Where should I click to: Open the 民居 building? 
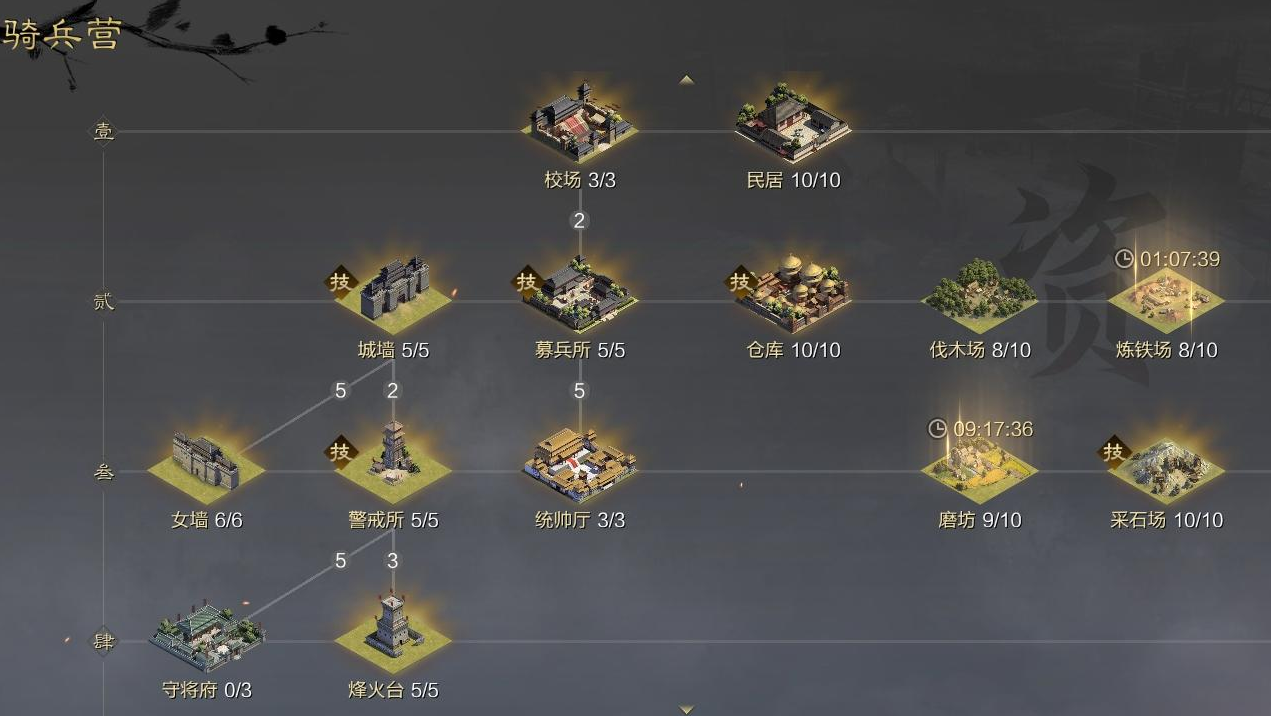[x=793, y=126]
